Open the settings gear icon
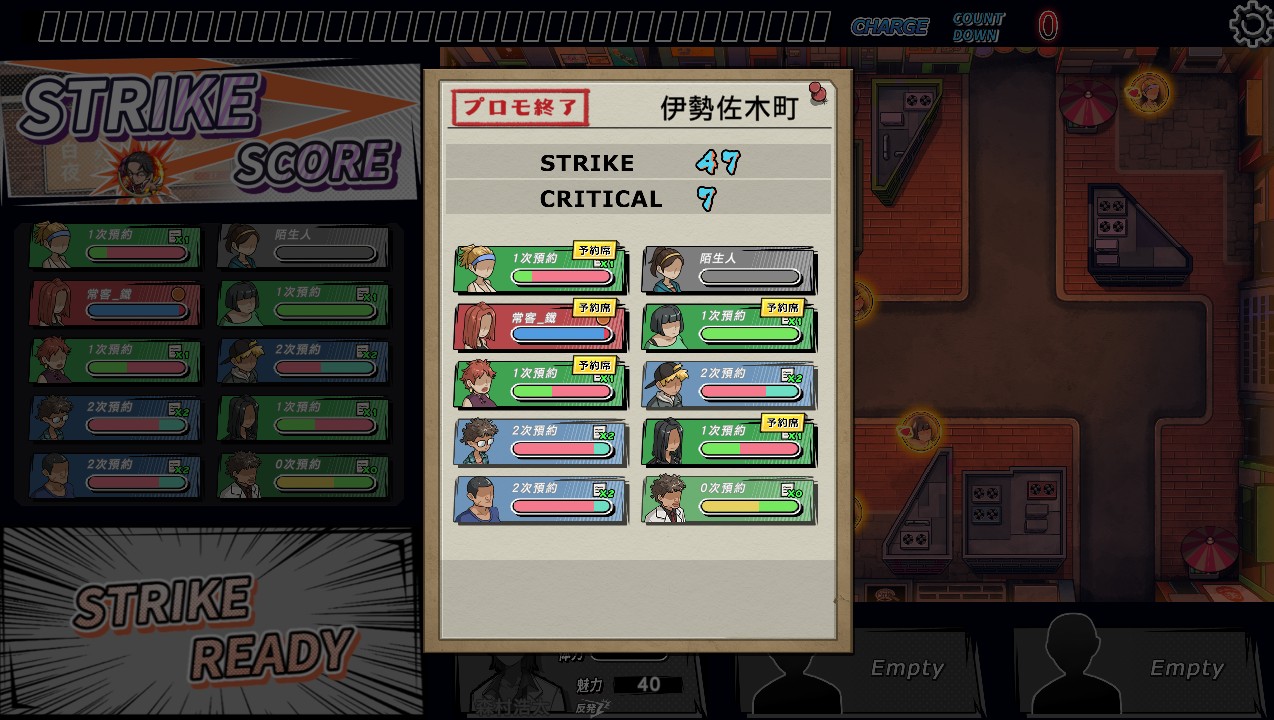Image resolution: width=1274 pixels, height=720 pixels. point(1250,24)
